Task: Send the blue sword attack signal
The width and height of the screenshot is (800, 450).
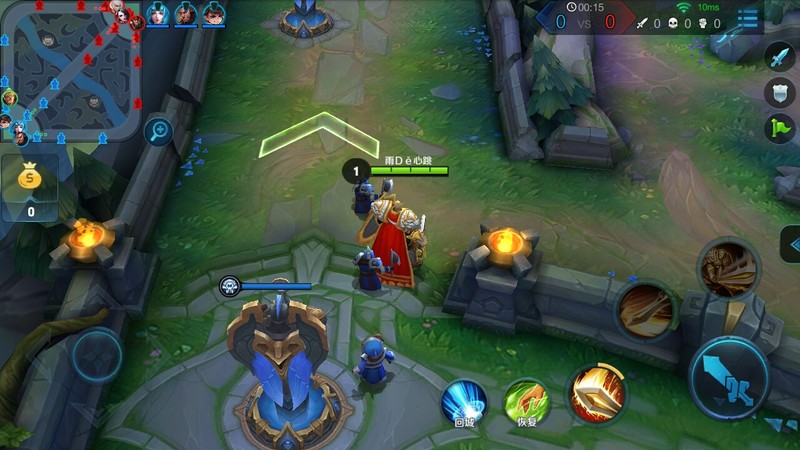Action: click(780, 57)
